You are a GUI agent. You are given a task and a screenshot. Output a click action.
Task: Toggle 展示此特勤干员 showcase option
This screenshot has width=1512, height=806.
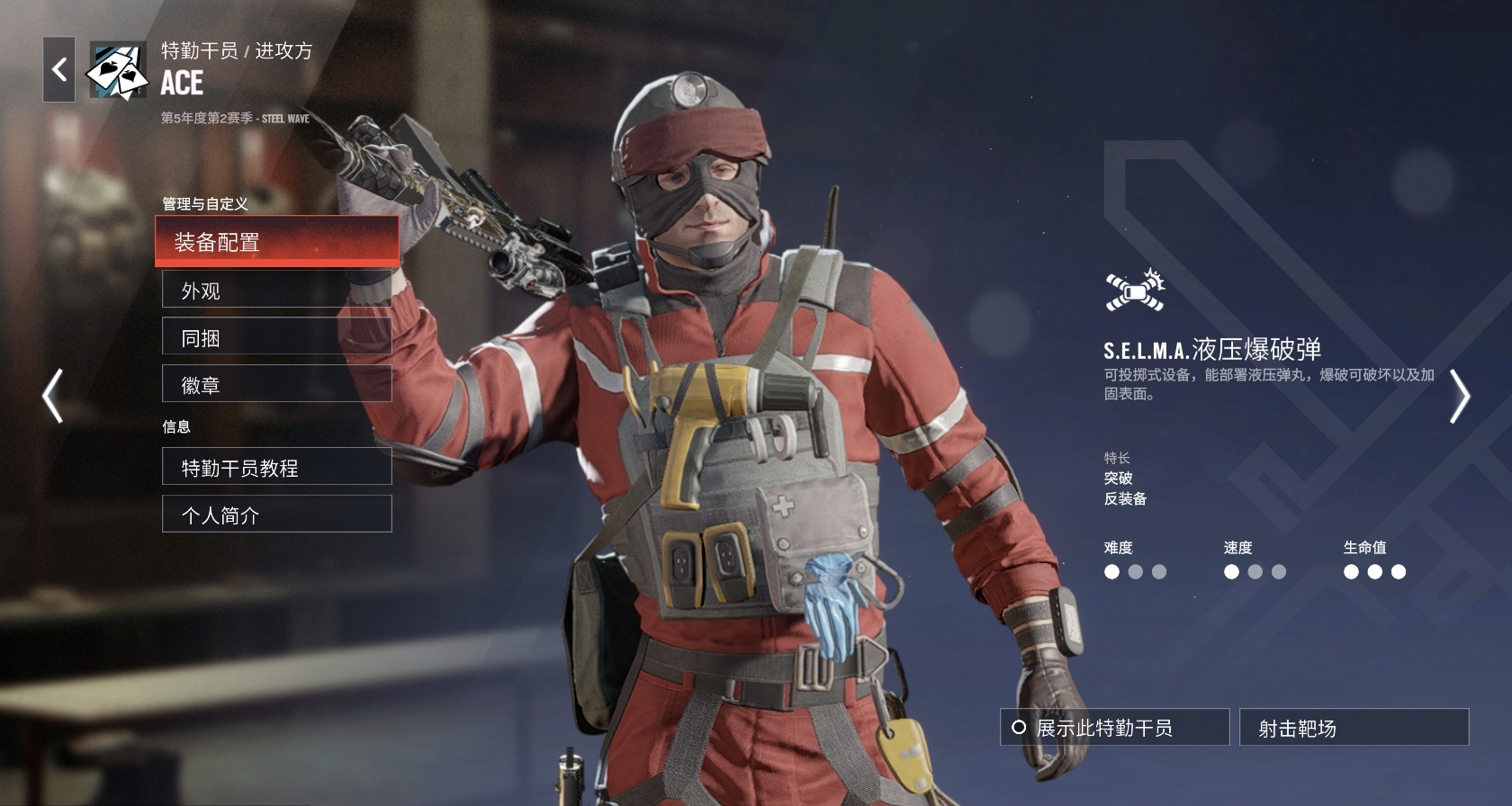[1114, 727]
